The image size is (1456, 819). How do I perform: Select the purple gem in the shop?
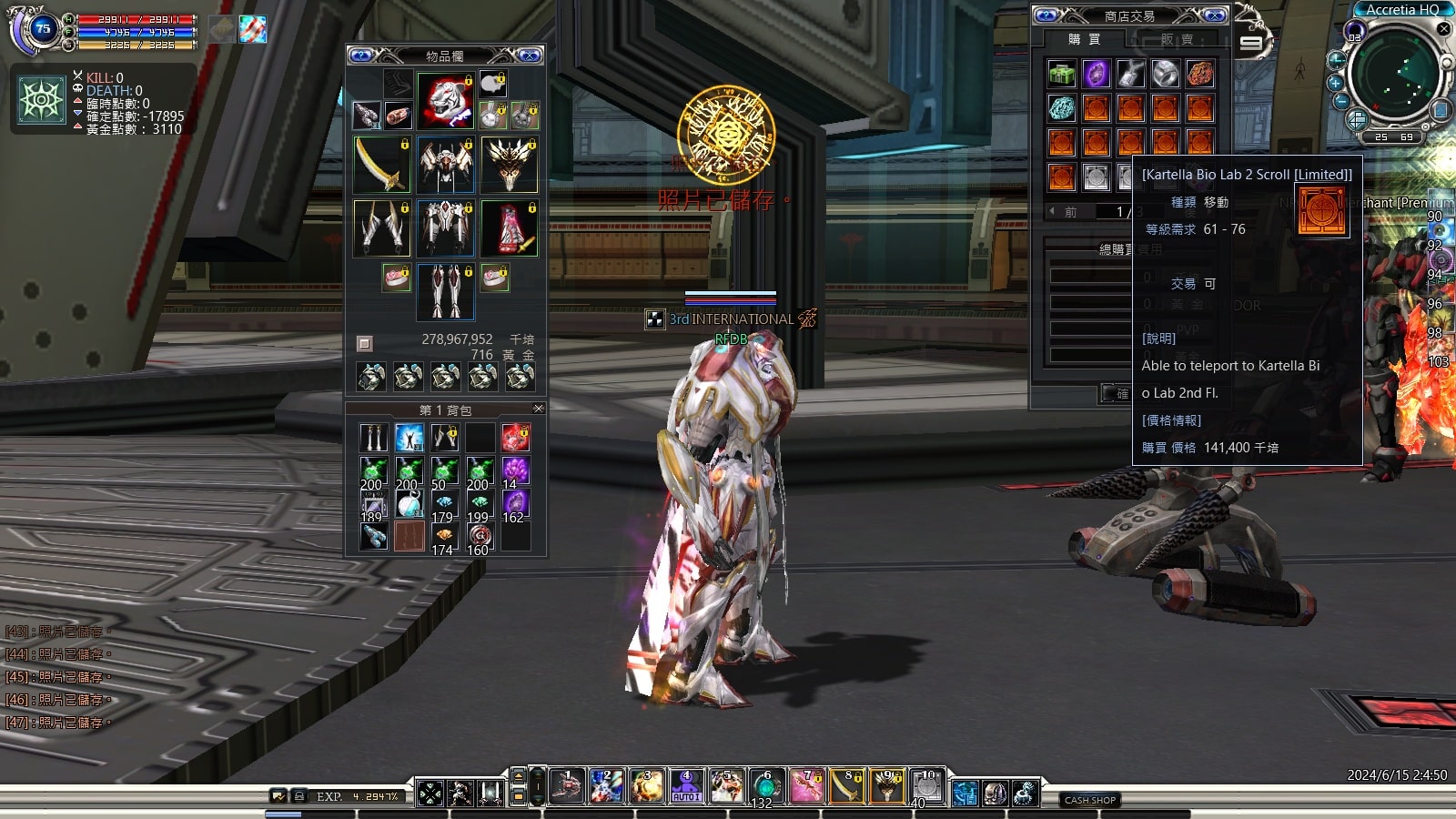[1096, 73]
